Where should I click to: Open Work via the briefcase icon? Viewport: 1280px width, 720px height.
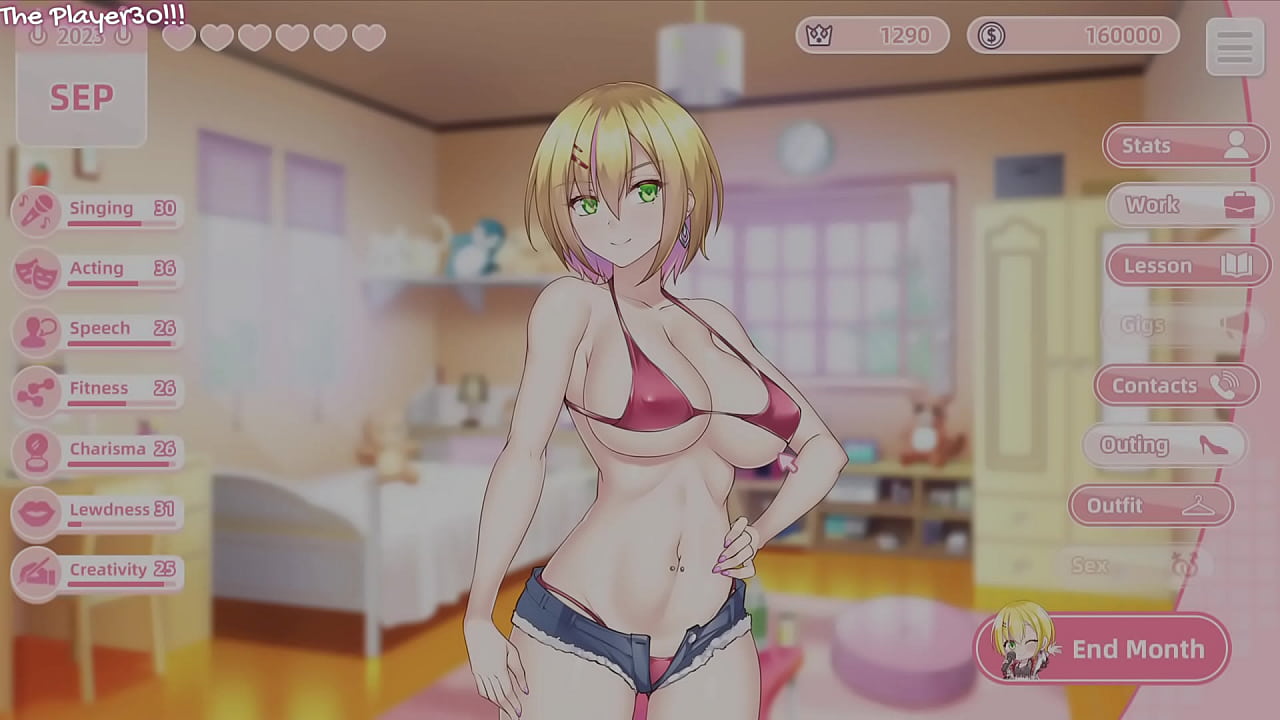click(x=1238, y=204)
